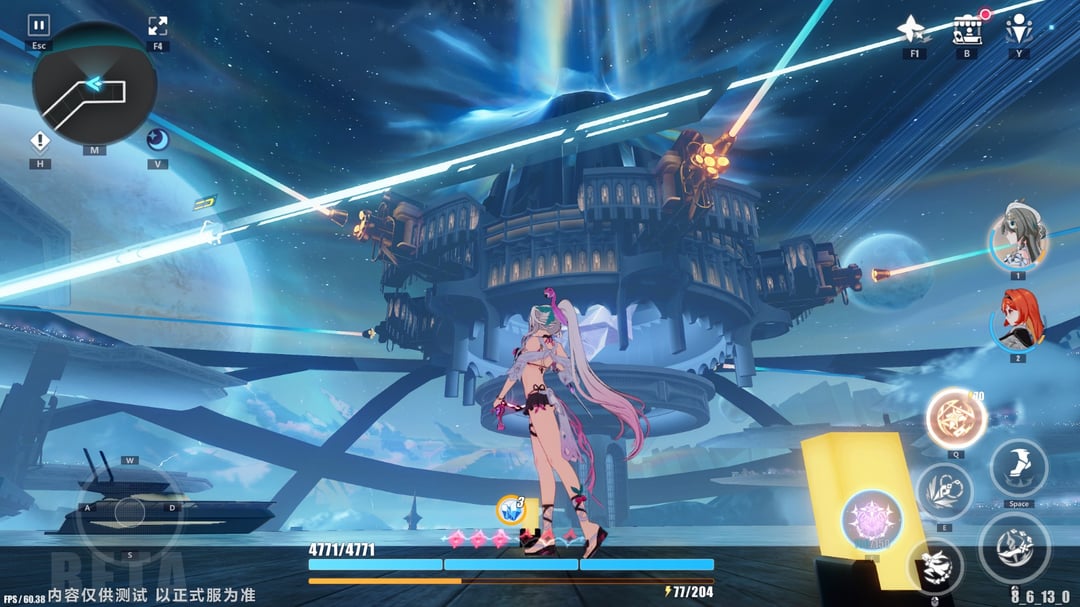
Task: Open the circular minimap
Action: [94, 85]
